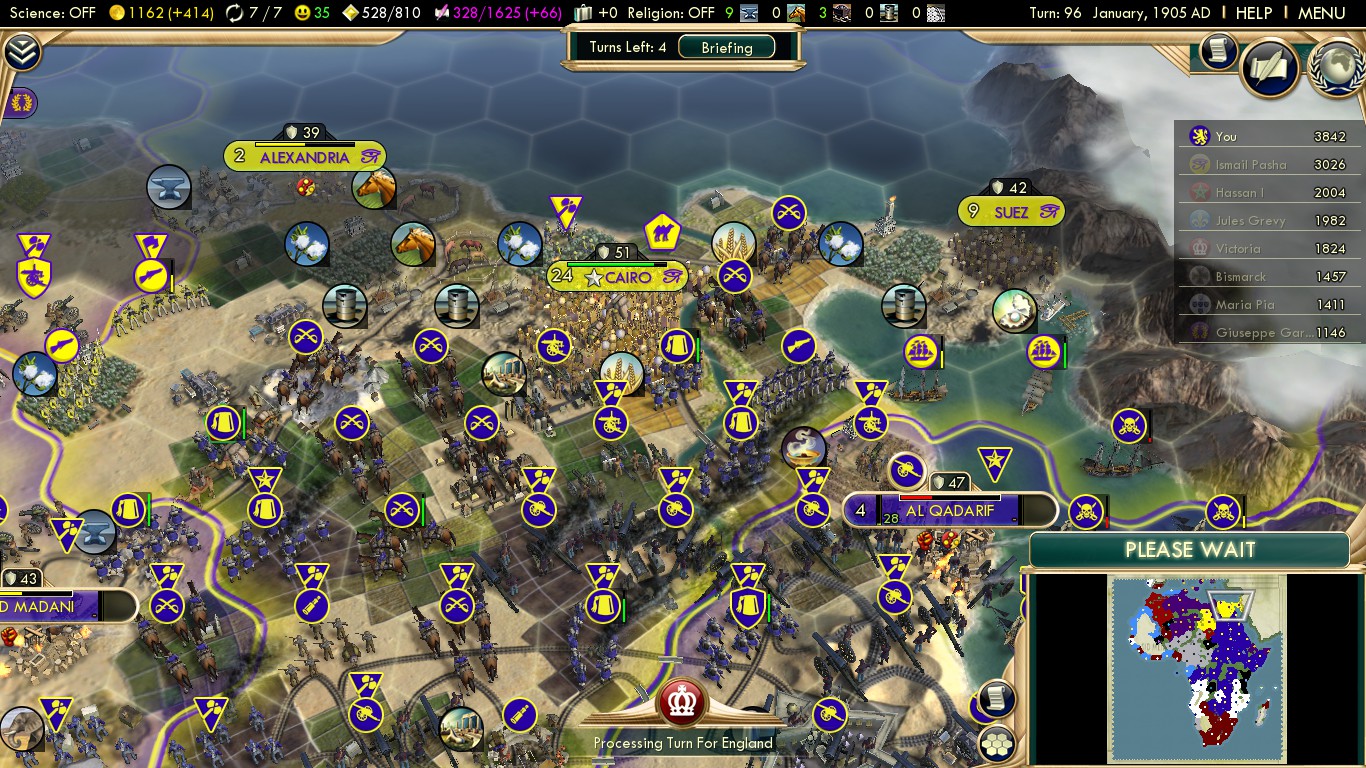The height and width of the screenshot is (768, 1366).
Task: Open the scroll icon beside the minimap
Action: click(x=996, y=698)
